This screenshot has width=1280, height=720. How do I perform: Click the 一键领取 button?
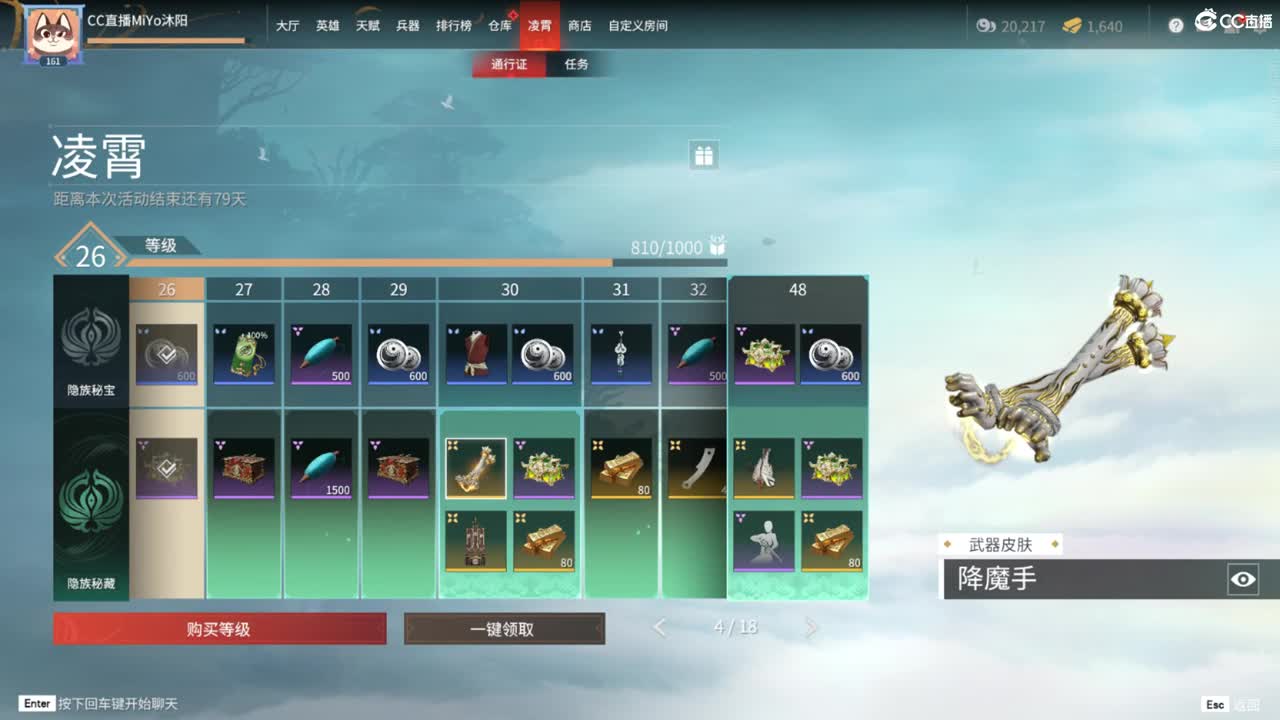point(504,628)
